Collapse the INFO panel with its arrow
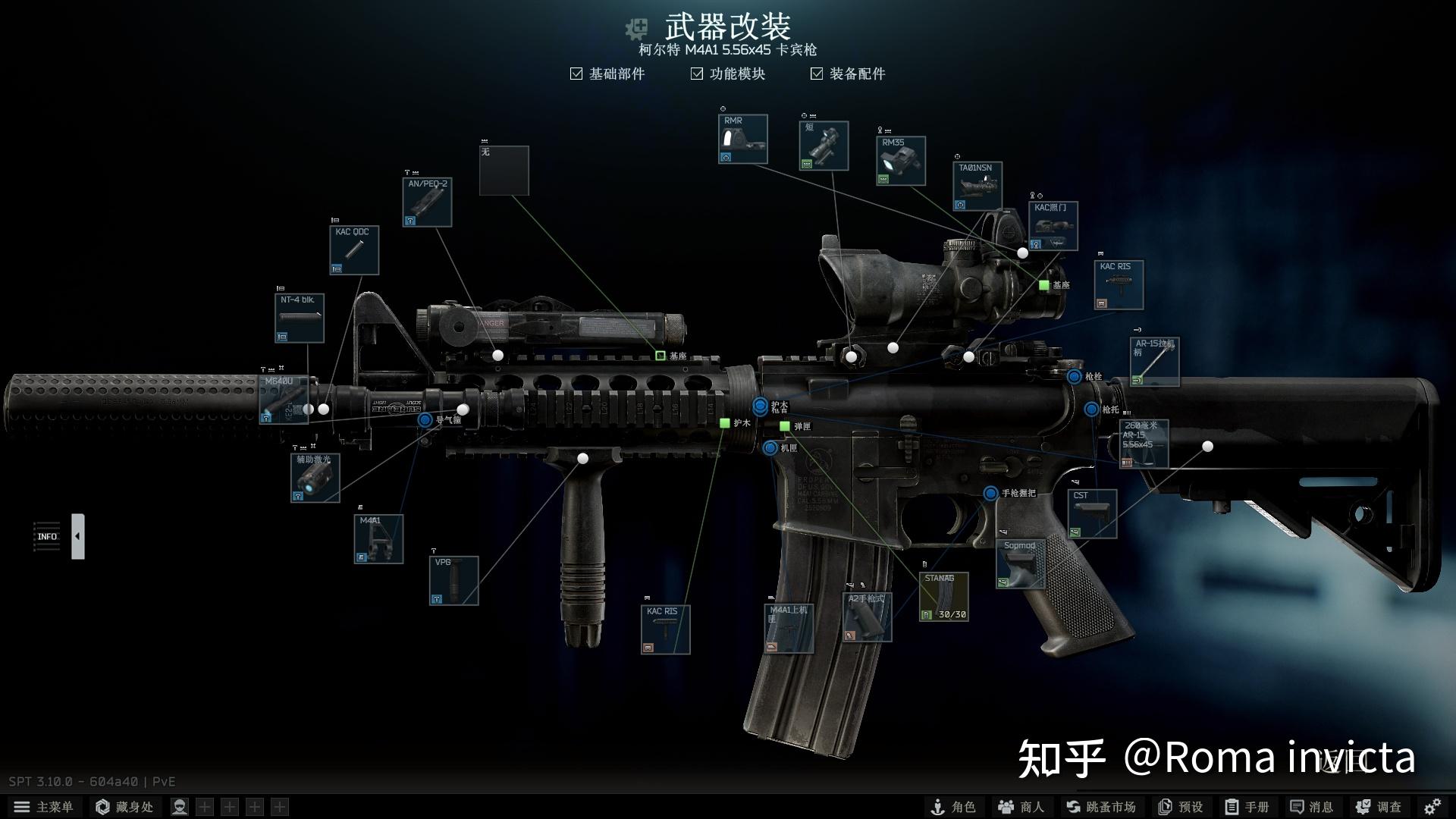 79,536
